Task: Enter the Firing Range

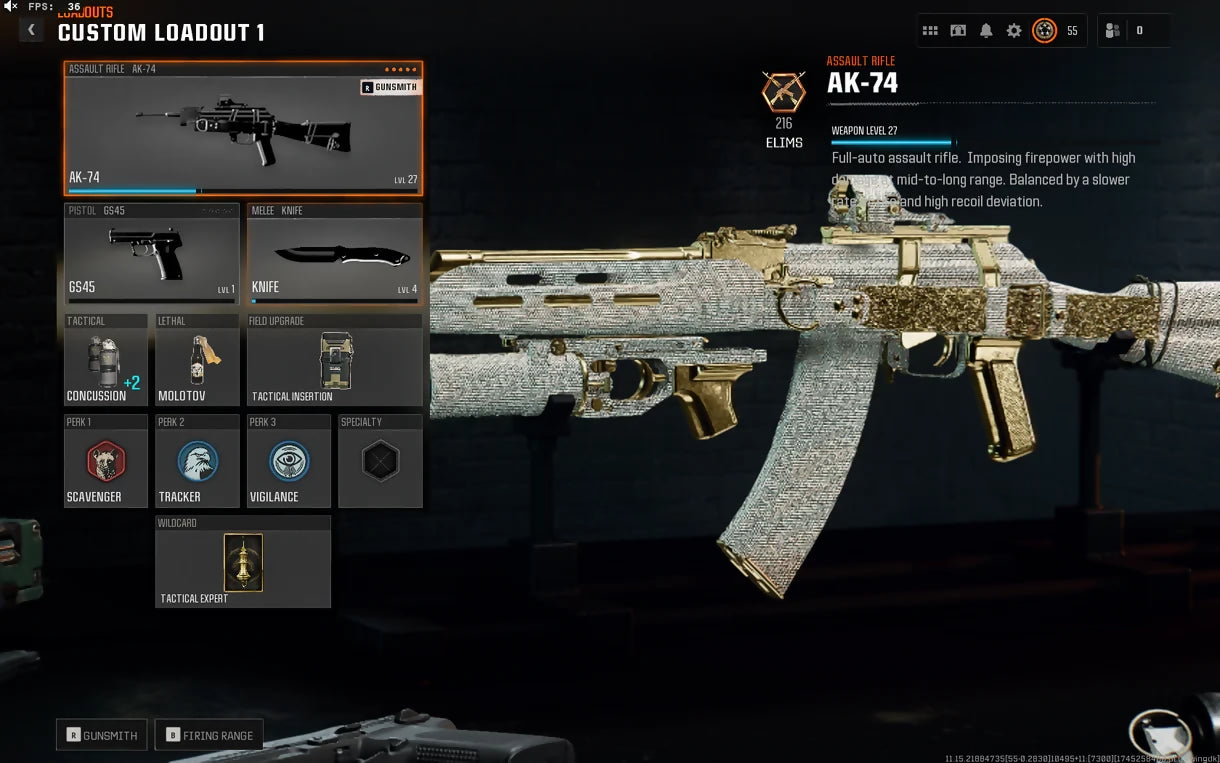Action: (210, 735)
